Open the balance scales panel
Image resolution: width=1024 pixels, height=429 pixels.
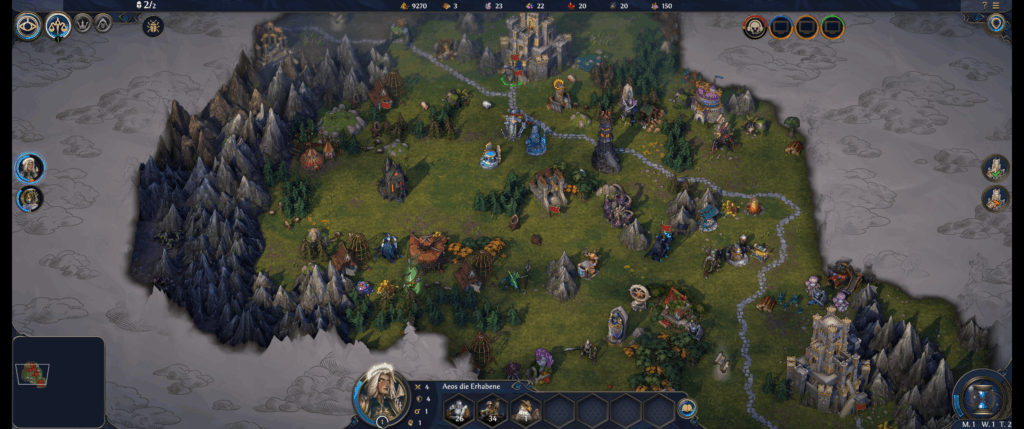click(57, 26)
